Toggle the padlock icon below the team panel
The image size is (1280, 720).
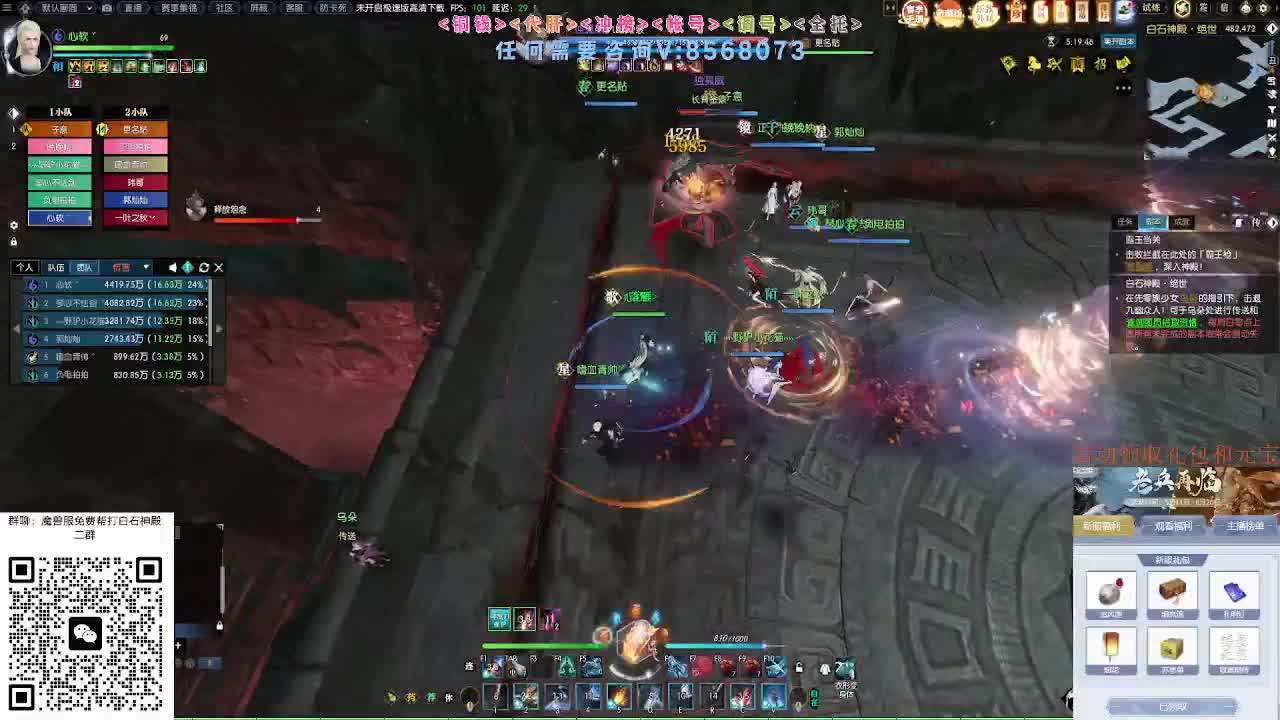[x=14, y=240]
